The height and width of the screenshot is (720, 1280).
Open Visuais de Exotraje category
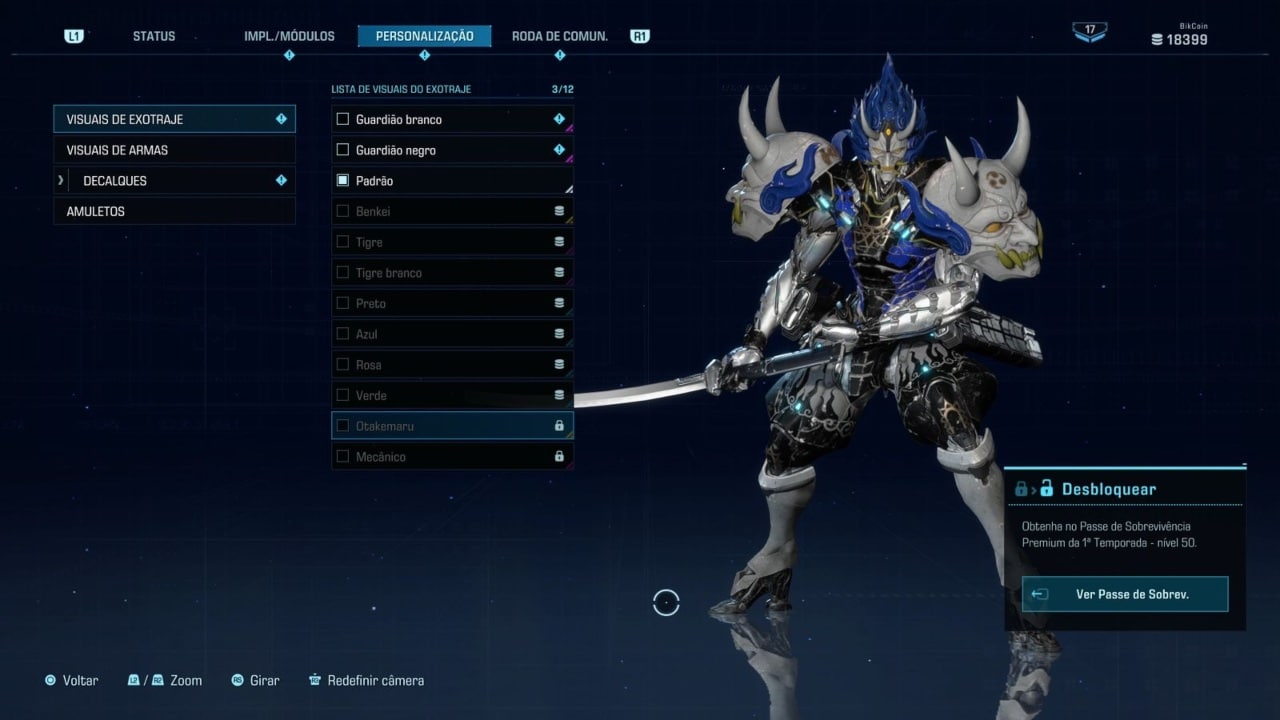[174, 119]
